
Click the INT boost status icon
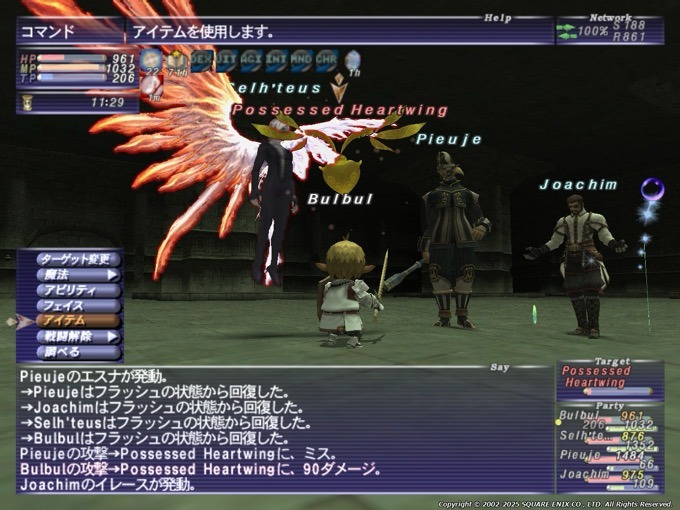(x=276, y=61)
